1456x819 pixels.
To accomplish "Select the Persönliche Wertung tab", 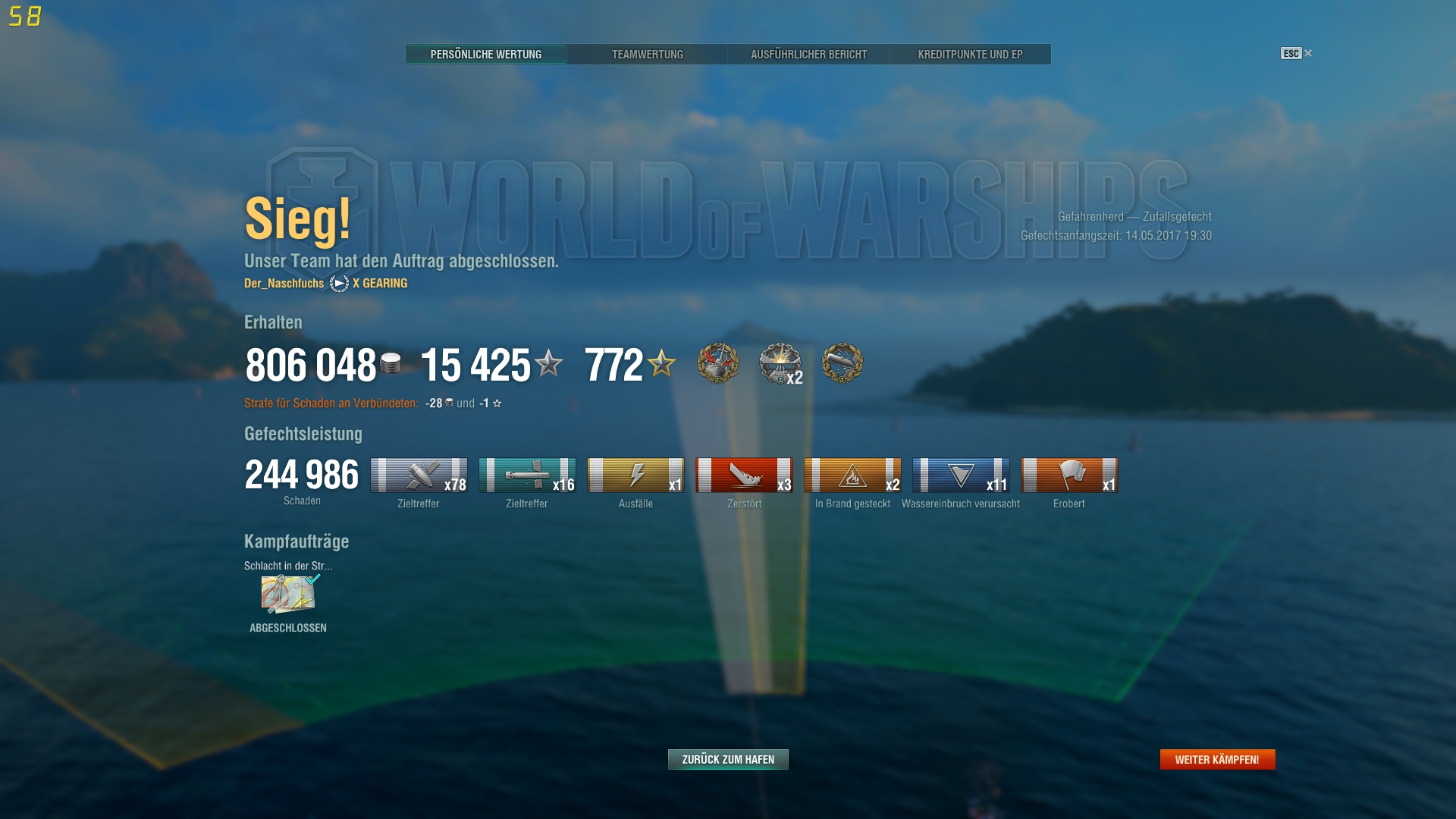I will click(485, 55).
